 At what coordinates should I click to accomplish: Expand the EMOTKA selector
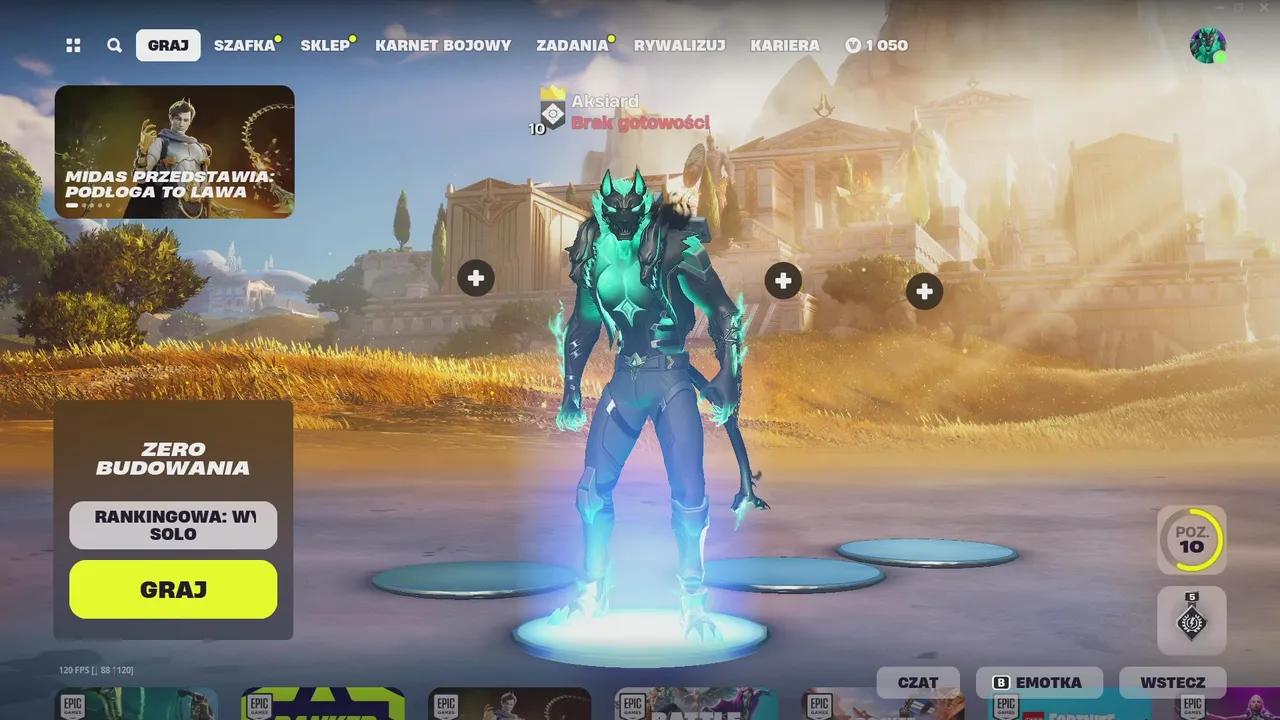coord(1040,682)
